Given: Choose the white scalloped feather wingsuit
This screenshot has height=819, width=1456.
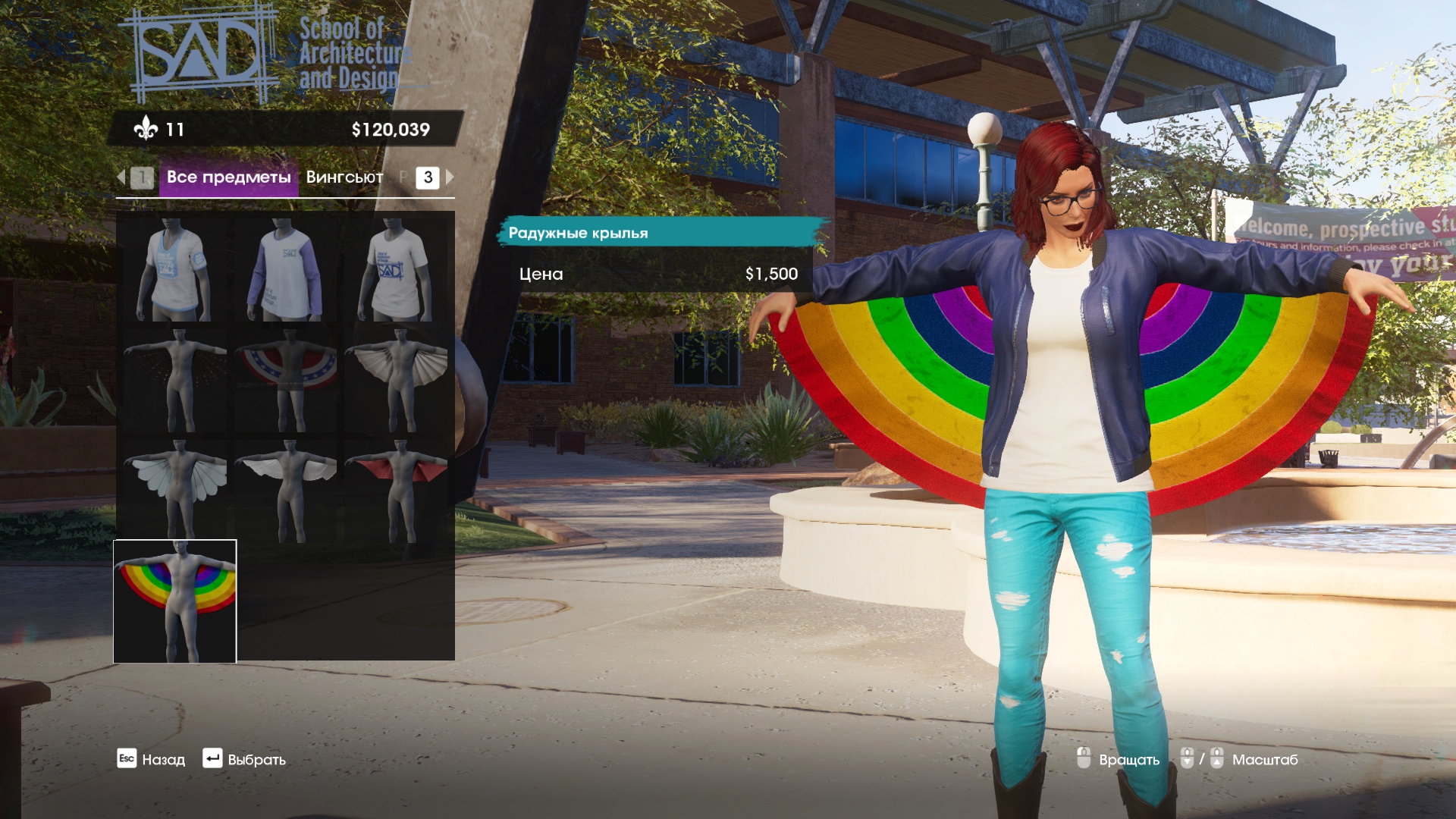Looking at the screenshot, I should click(175, 490).
